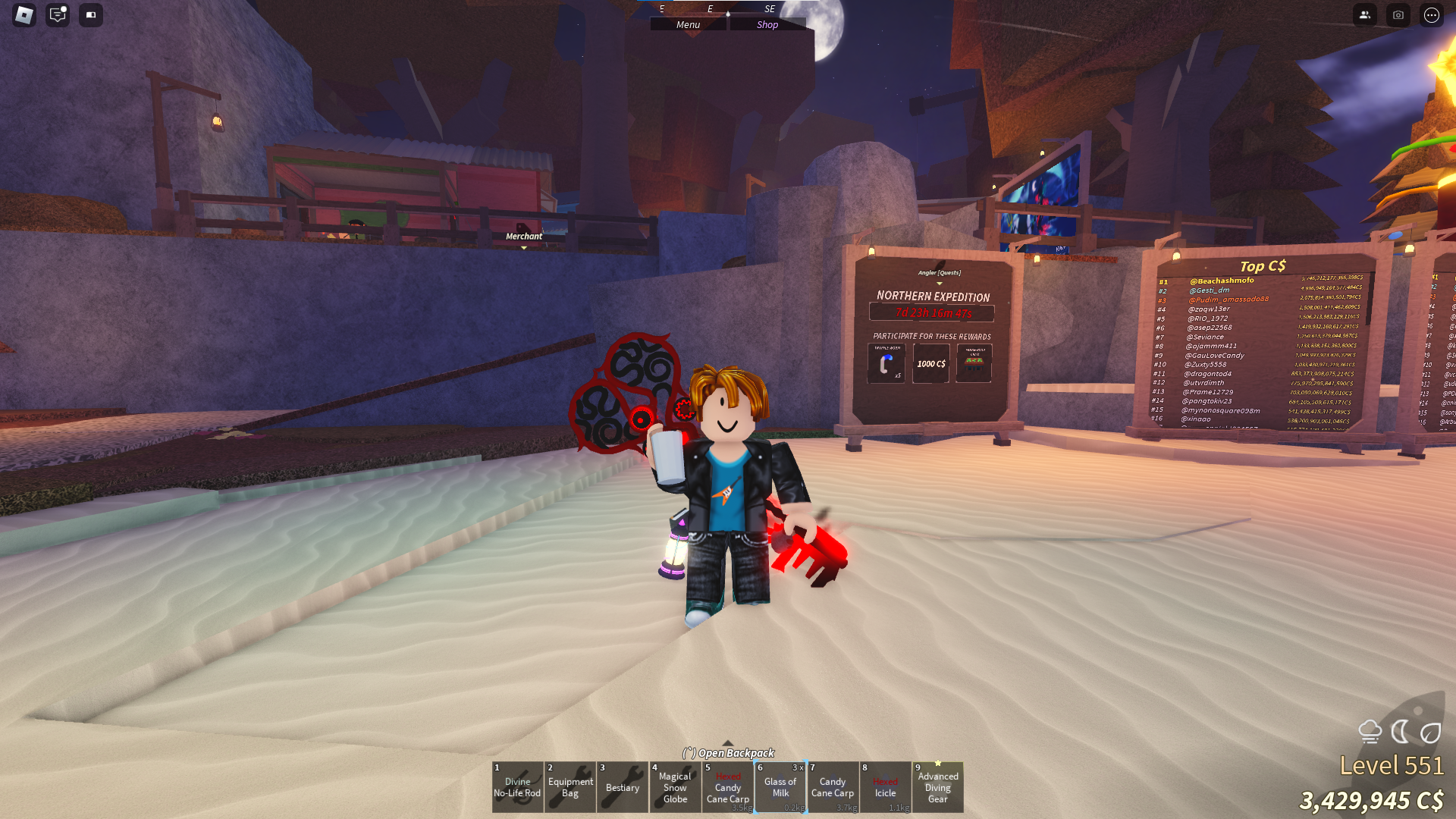The height and width of the screenshot is (819, 1456).
Task: Open the Menu button at top
Action: click(689, 24)
